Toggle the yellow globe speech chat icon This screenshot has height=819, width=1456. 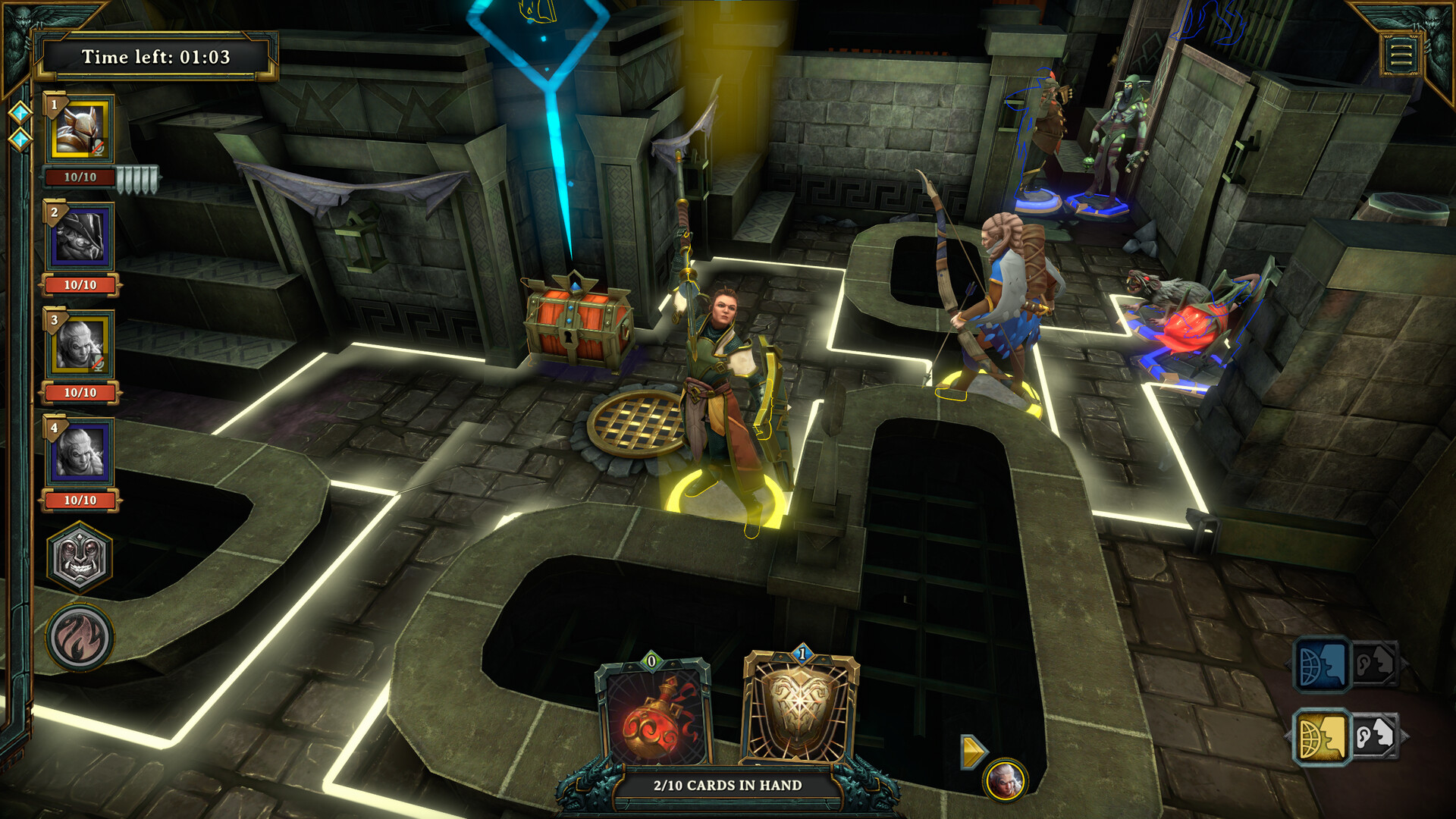1321,736
